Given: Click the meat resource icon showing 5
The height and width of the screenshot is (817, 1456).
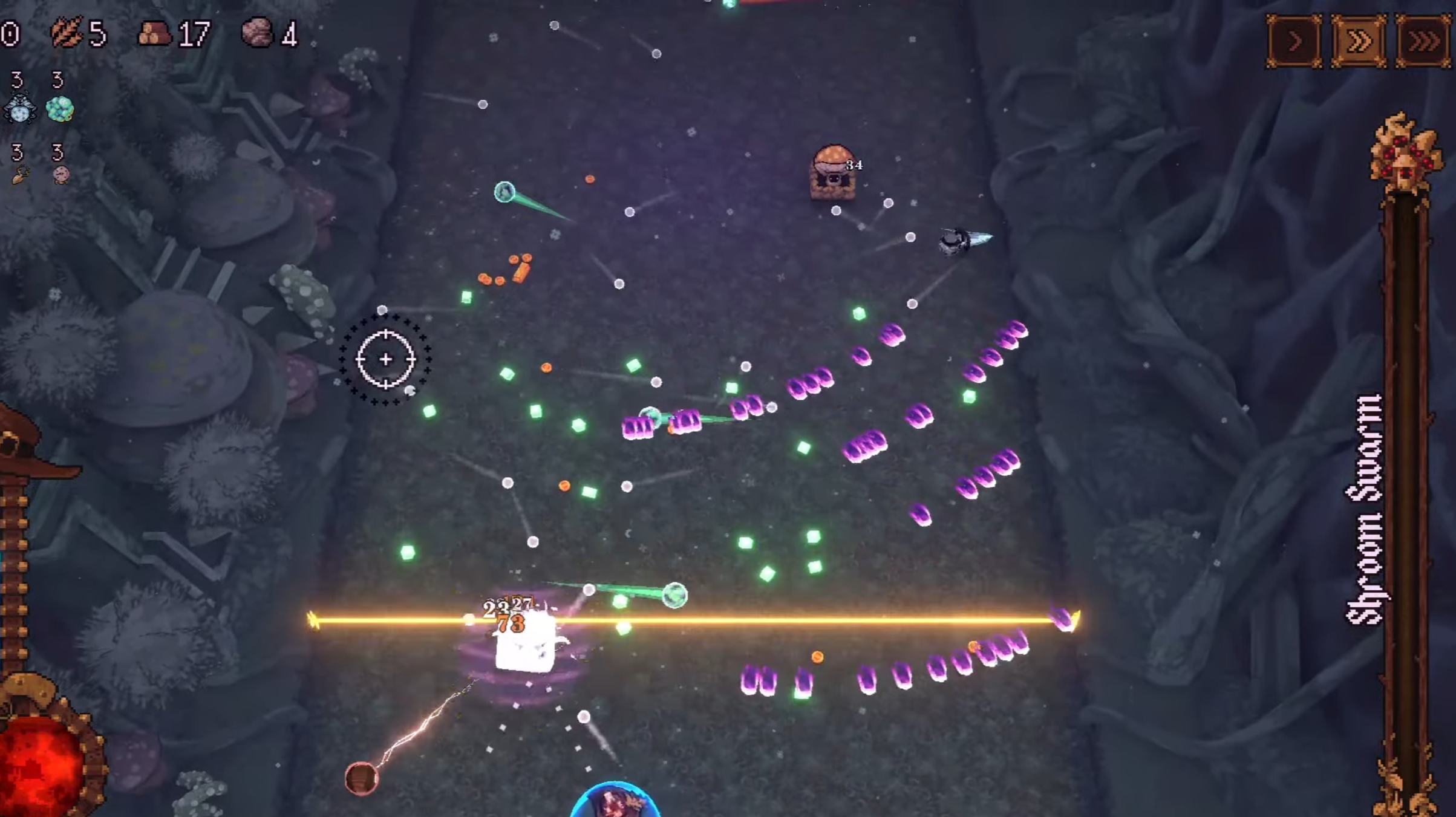Looking at the screenshot, I should [67, 34].
